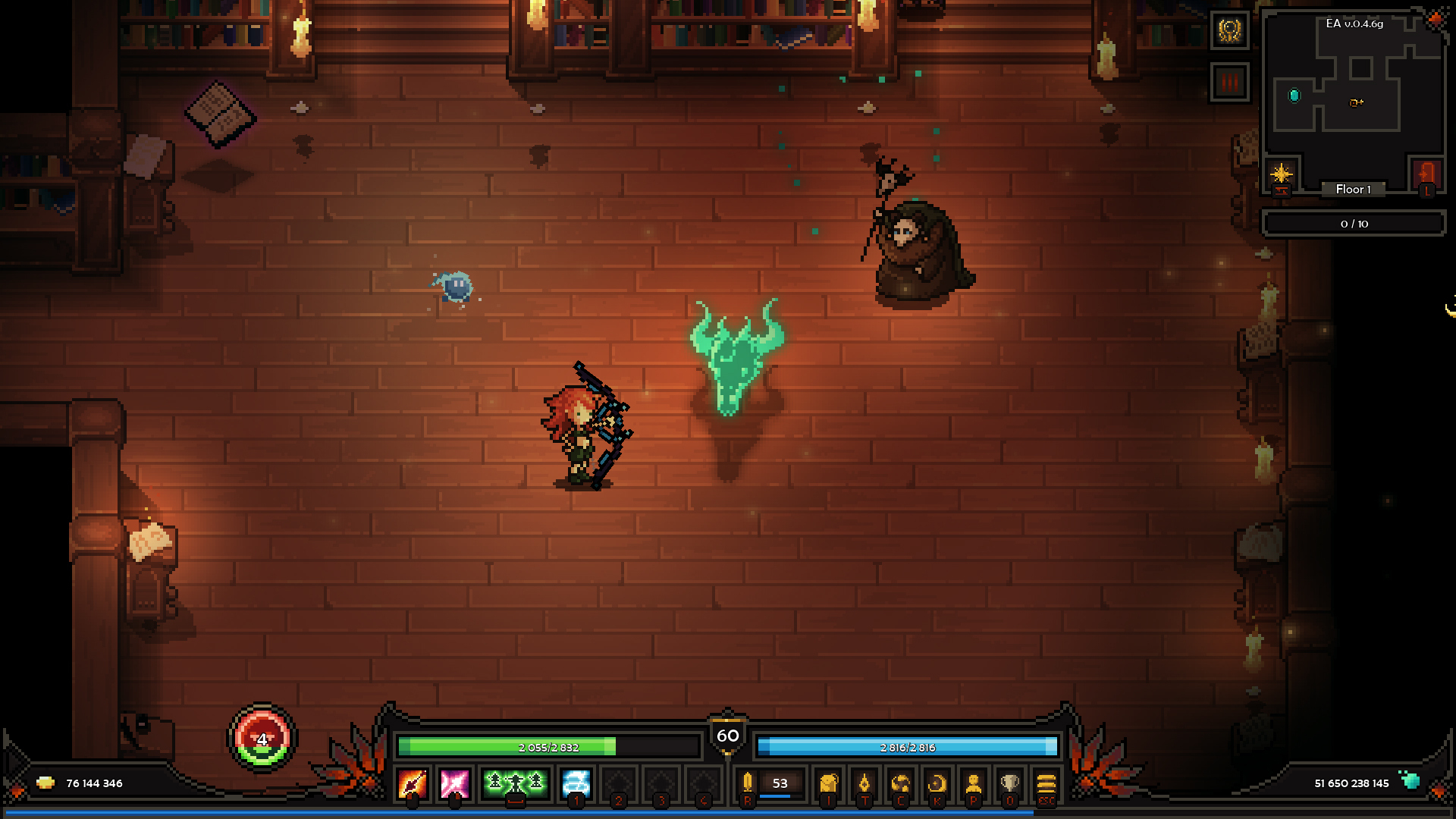
Task: Click the red exit door button
Action: coord(1426,174)
